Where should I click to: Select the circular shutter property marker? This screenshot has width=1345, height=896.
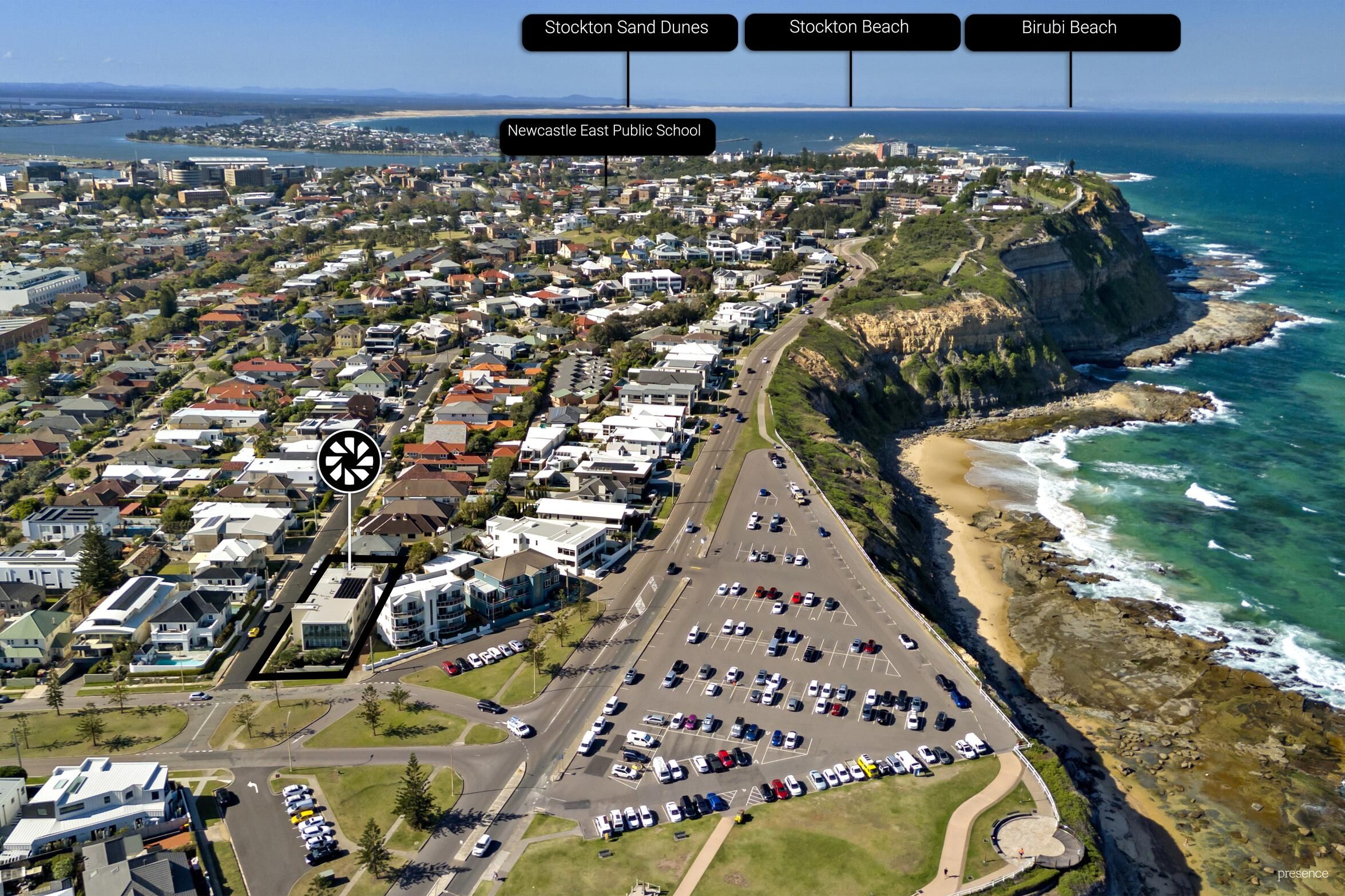click(x=350, y=461)
